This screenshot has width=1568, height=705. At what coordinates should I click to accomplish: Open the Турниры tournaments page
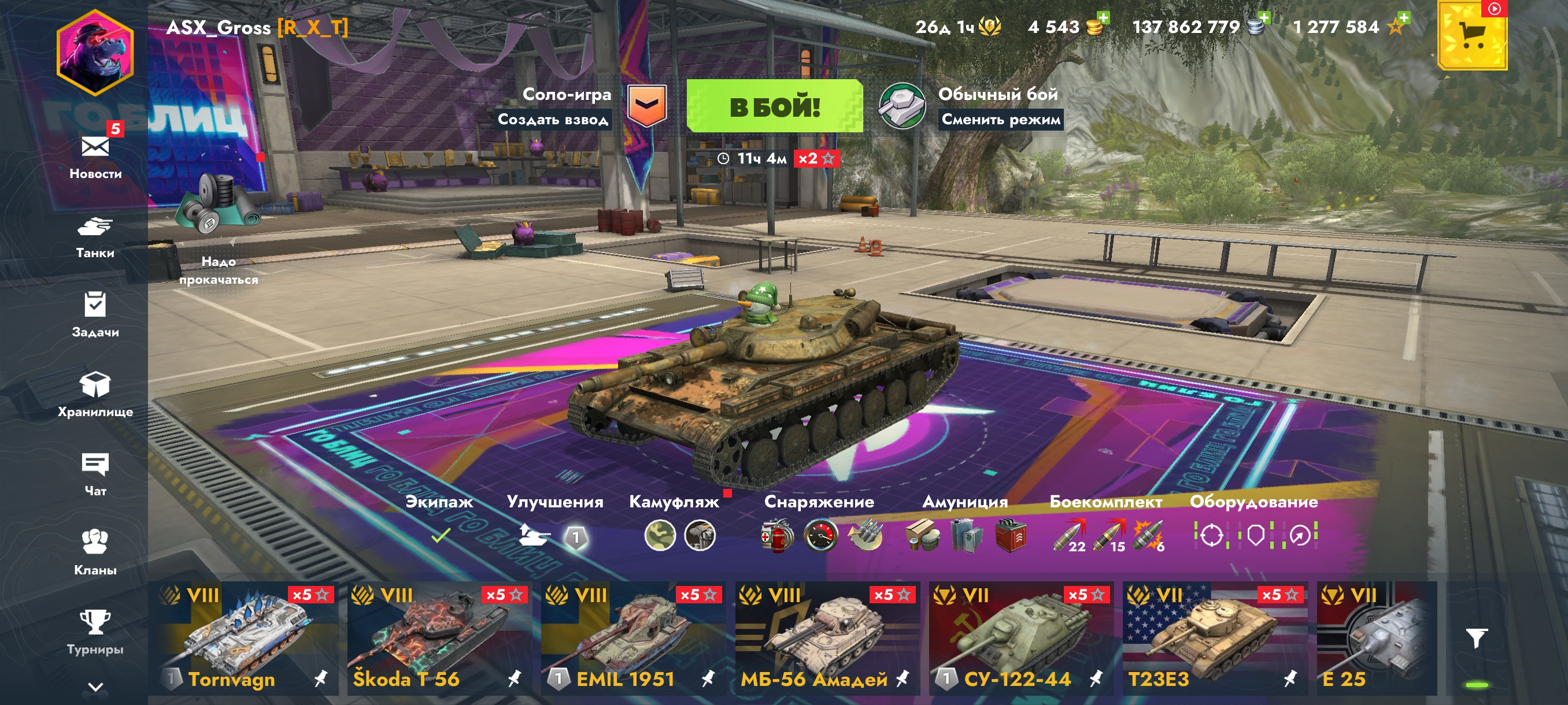(x=95, y=632)
